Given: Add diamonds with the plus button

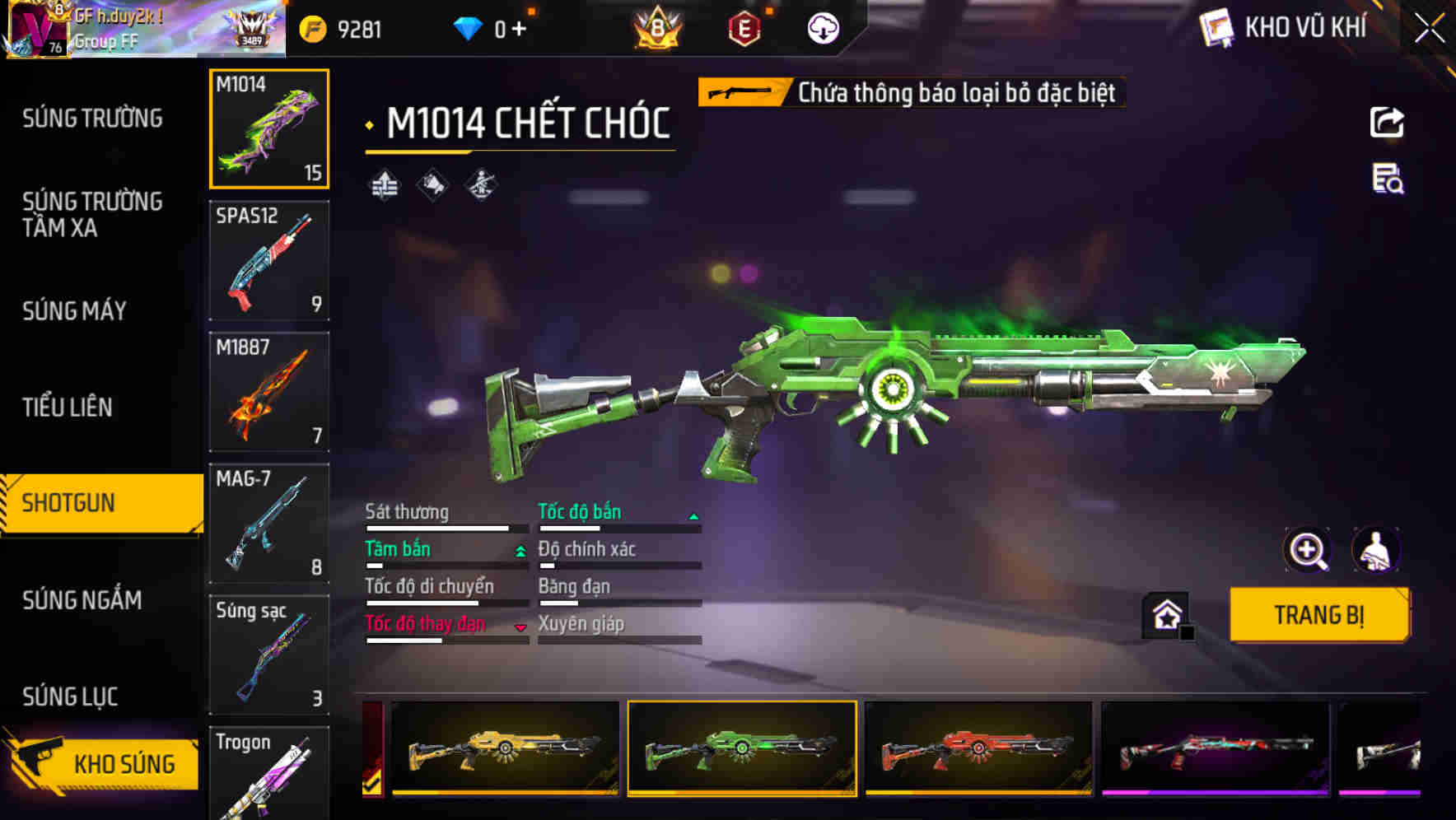Looking at the screenshot, I should (519, 30).
